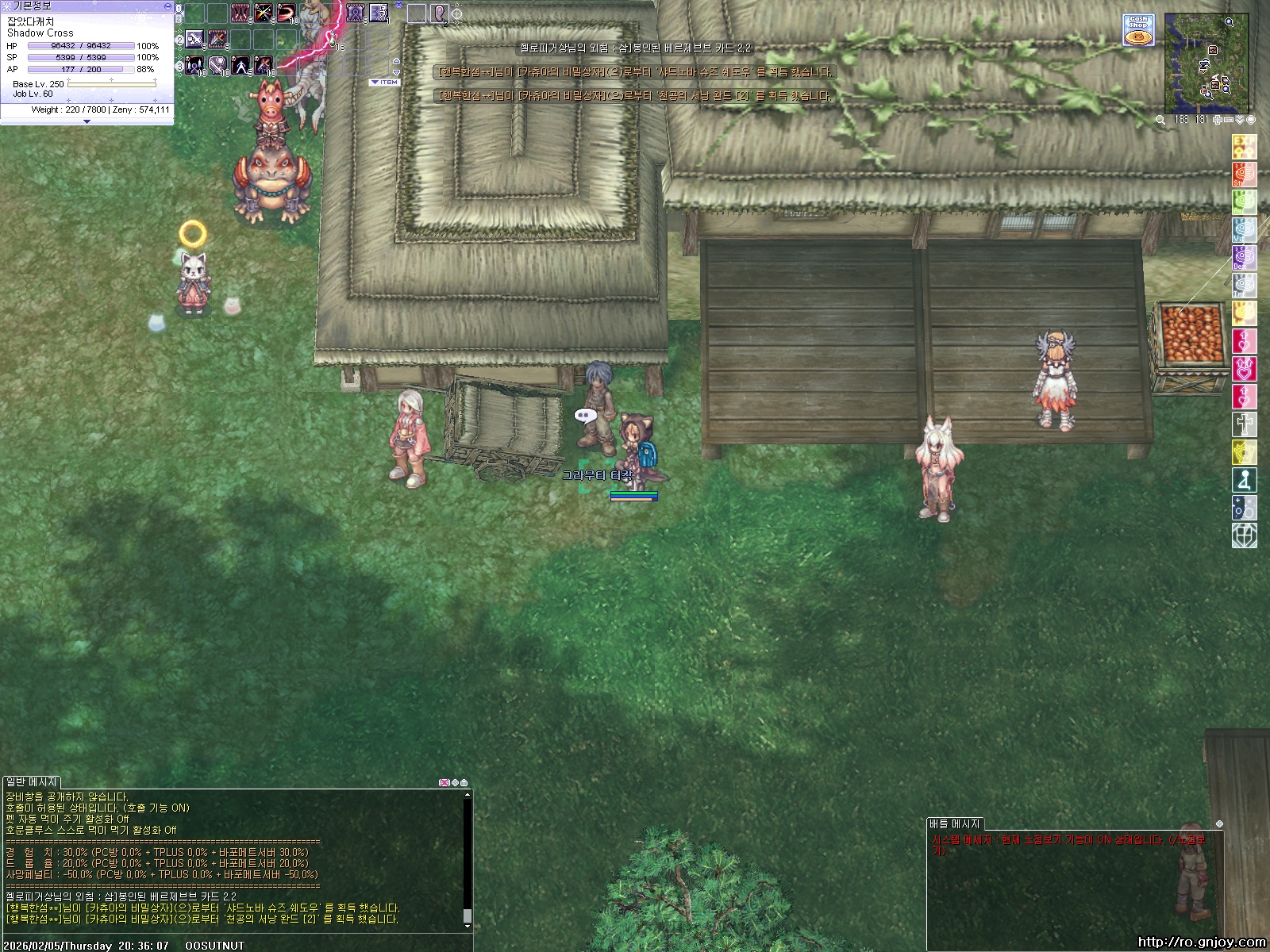Viewport: 1270px width, 952px height.
Task: Select the Str food buff icon
Action: tap(1244, 175)
